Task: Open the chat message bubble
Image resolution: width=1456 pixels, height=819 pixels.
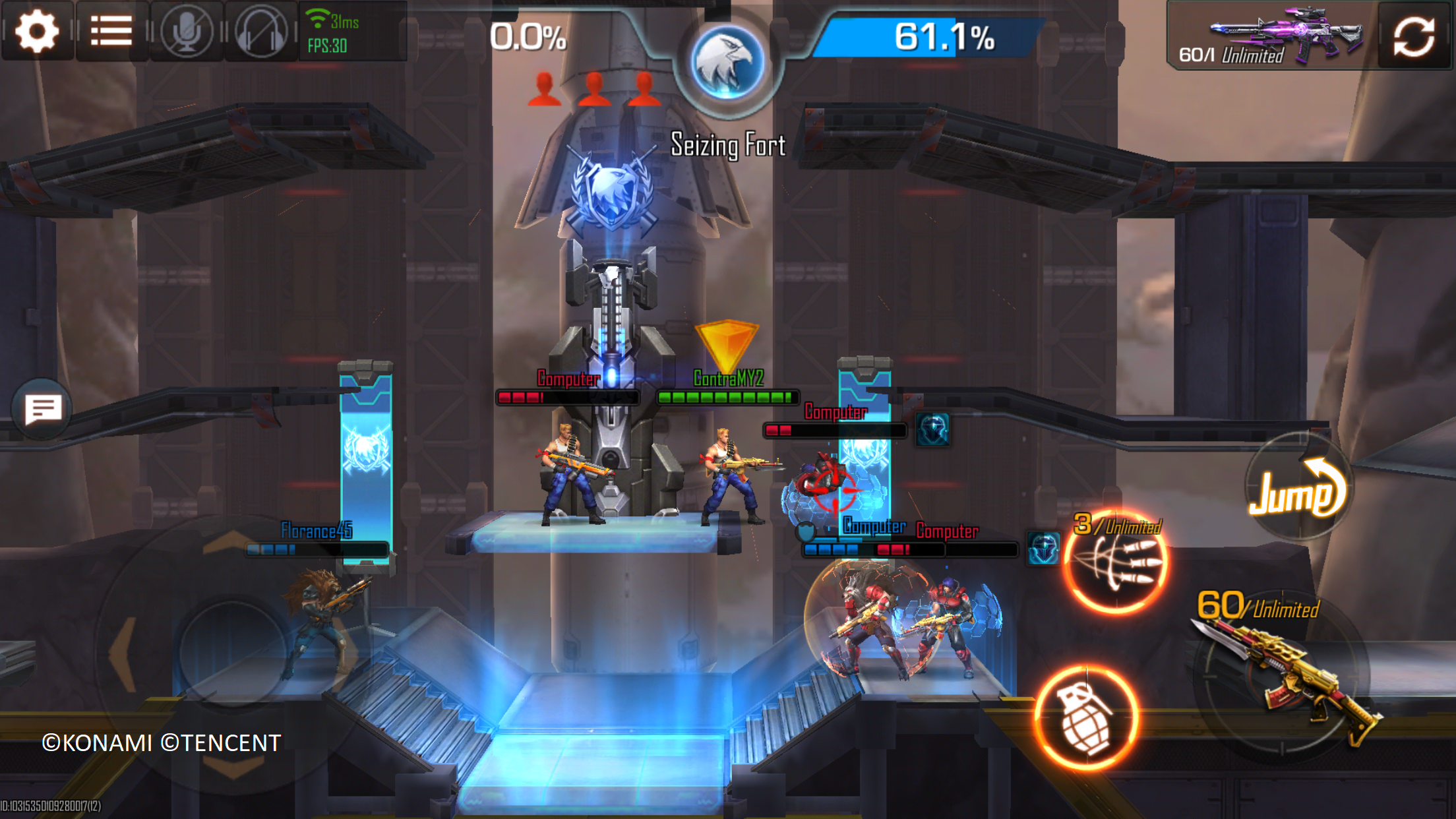Action: coord(43,409)
